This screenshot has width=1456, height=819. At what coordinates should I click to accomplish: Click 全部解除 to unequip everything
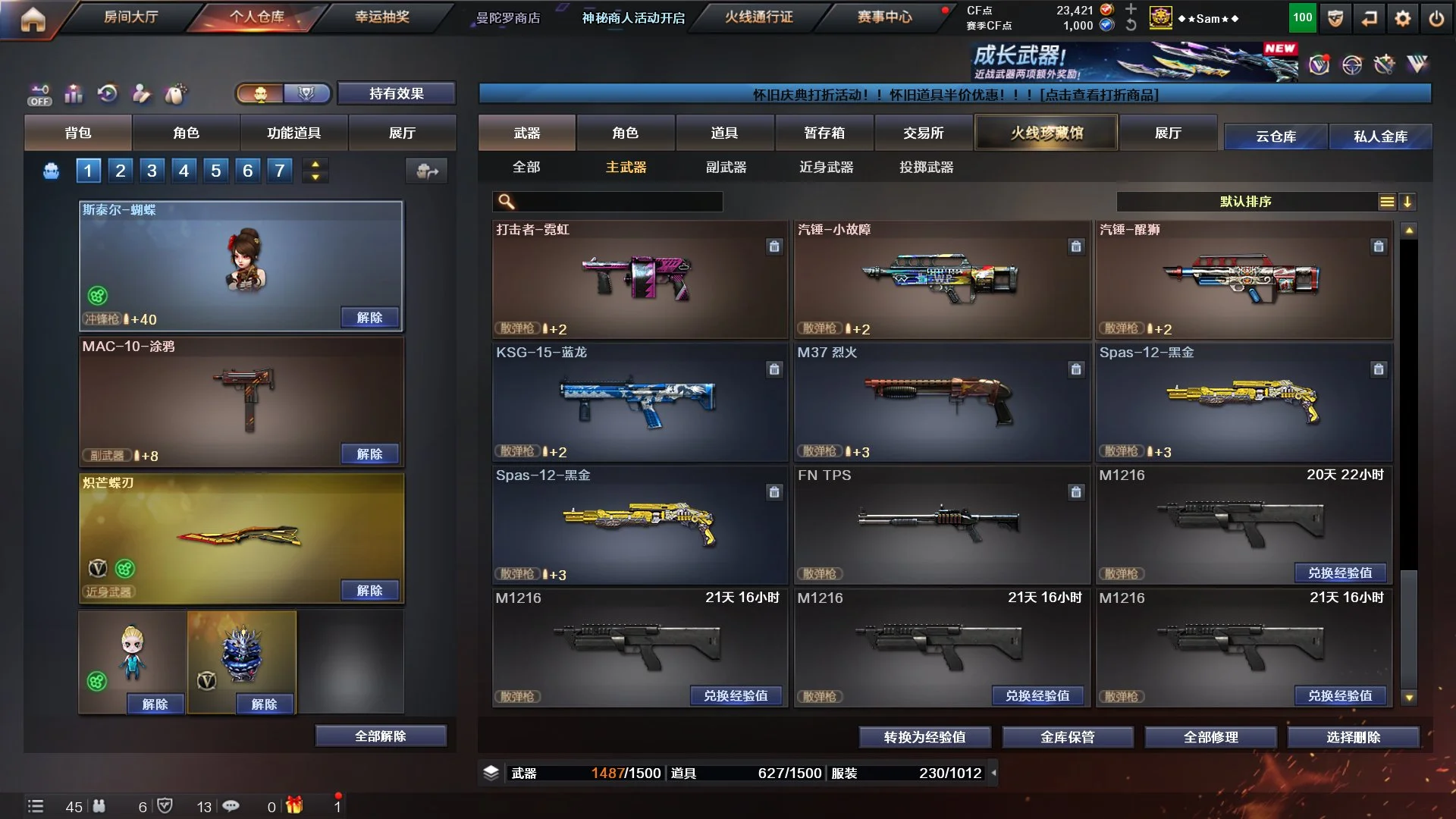point(380,736)
